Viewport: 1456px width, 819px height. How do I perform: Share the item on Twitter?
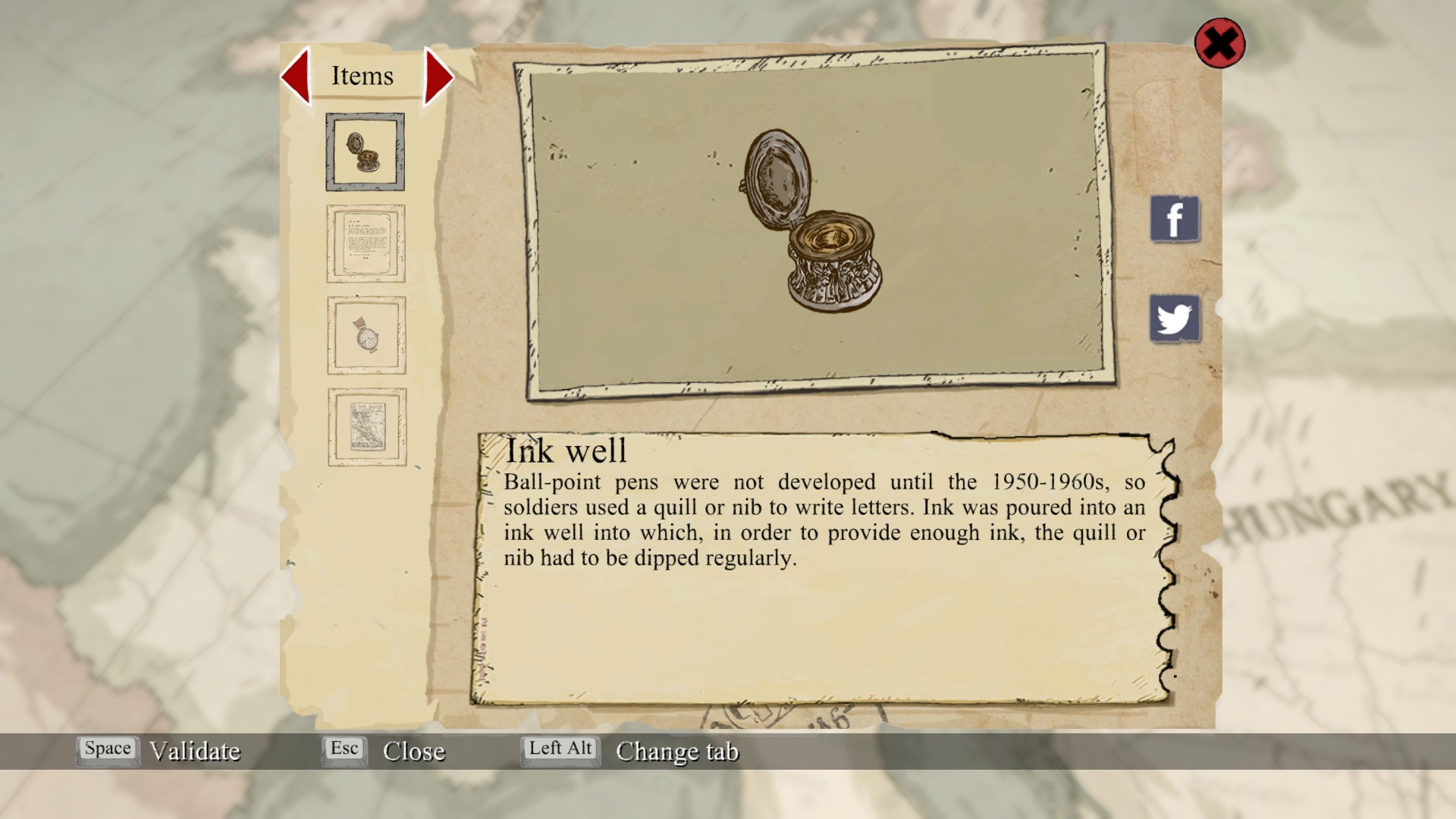[x=1175, y=318]
